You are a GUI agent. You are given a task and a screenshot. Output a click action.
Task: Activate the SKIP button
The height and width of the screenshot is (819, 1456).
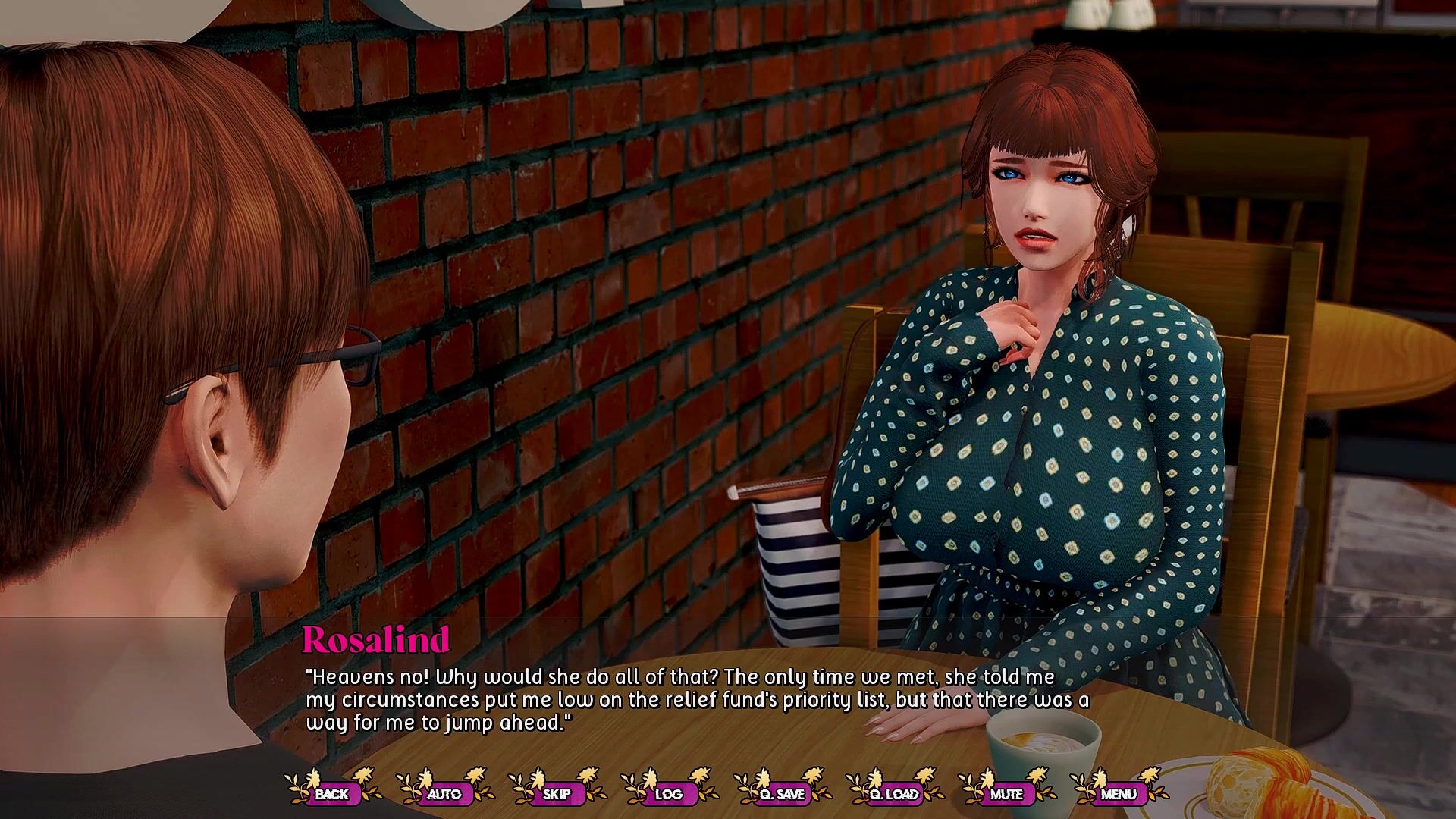557,794
